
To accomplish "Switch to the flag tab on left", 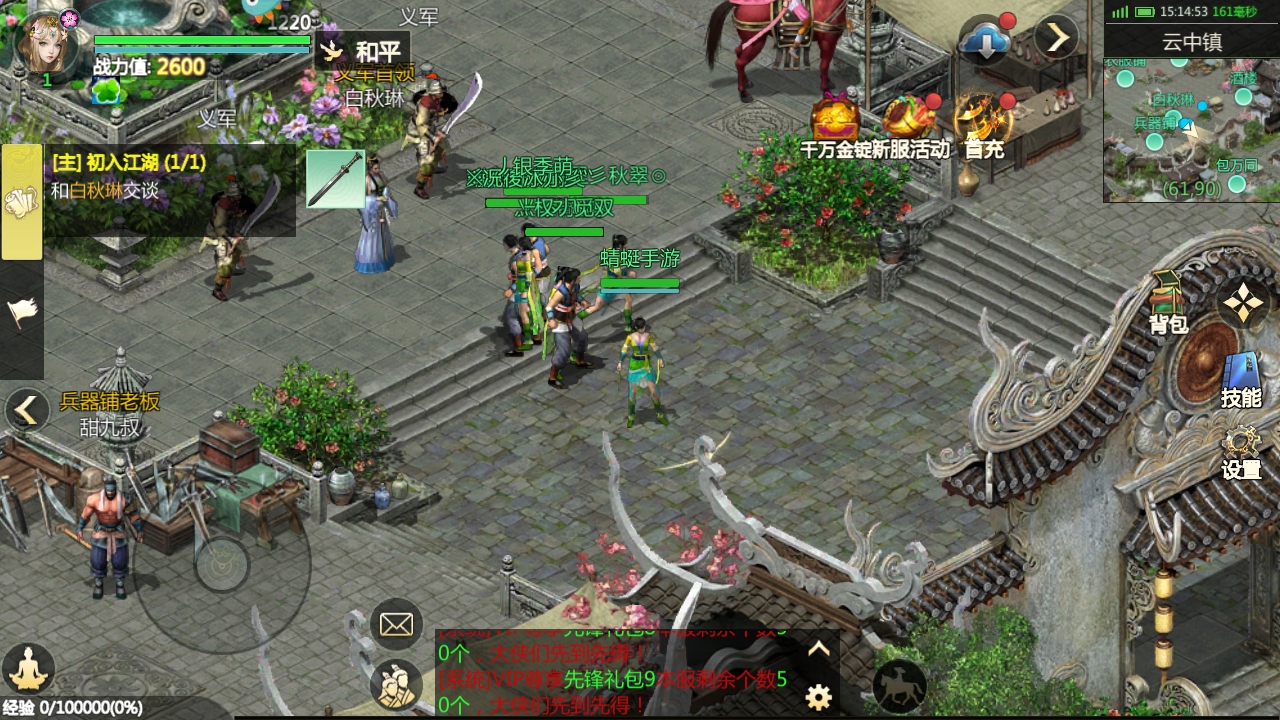I will tap(21, 314).
